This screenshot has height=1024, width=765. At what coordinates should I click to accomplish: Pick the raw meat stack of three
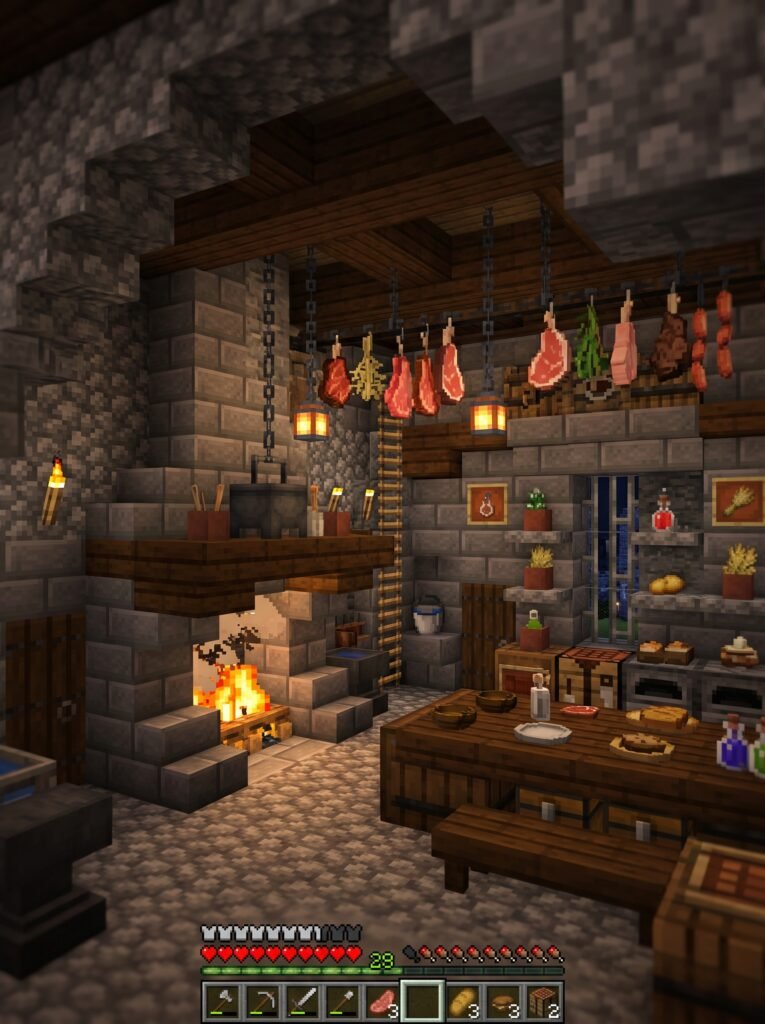tap(381, 1001)
